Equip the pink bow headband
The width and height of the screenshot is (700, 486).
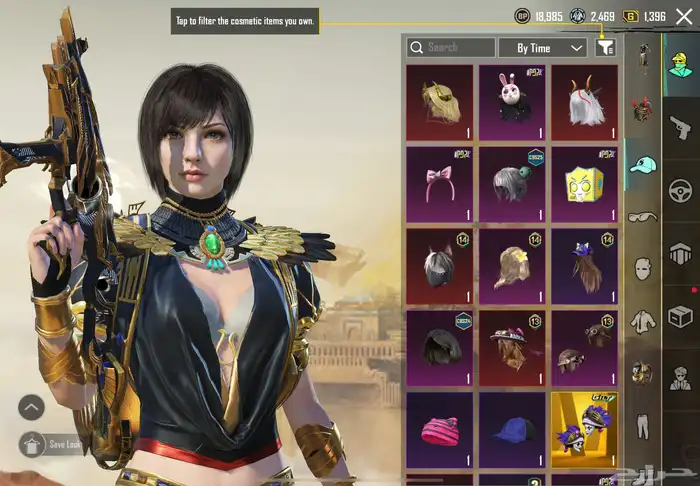(x=439, y=184)
